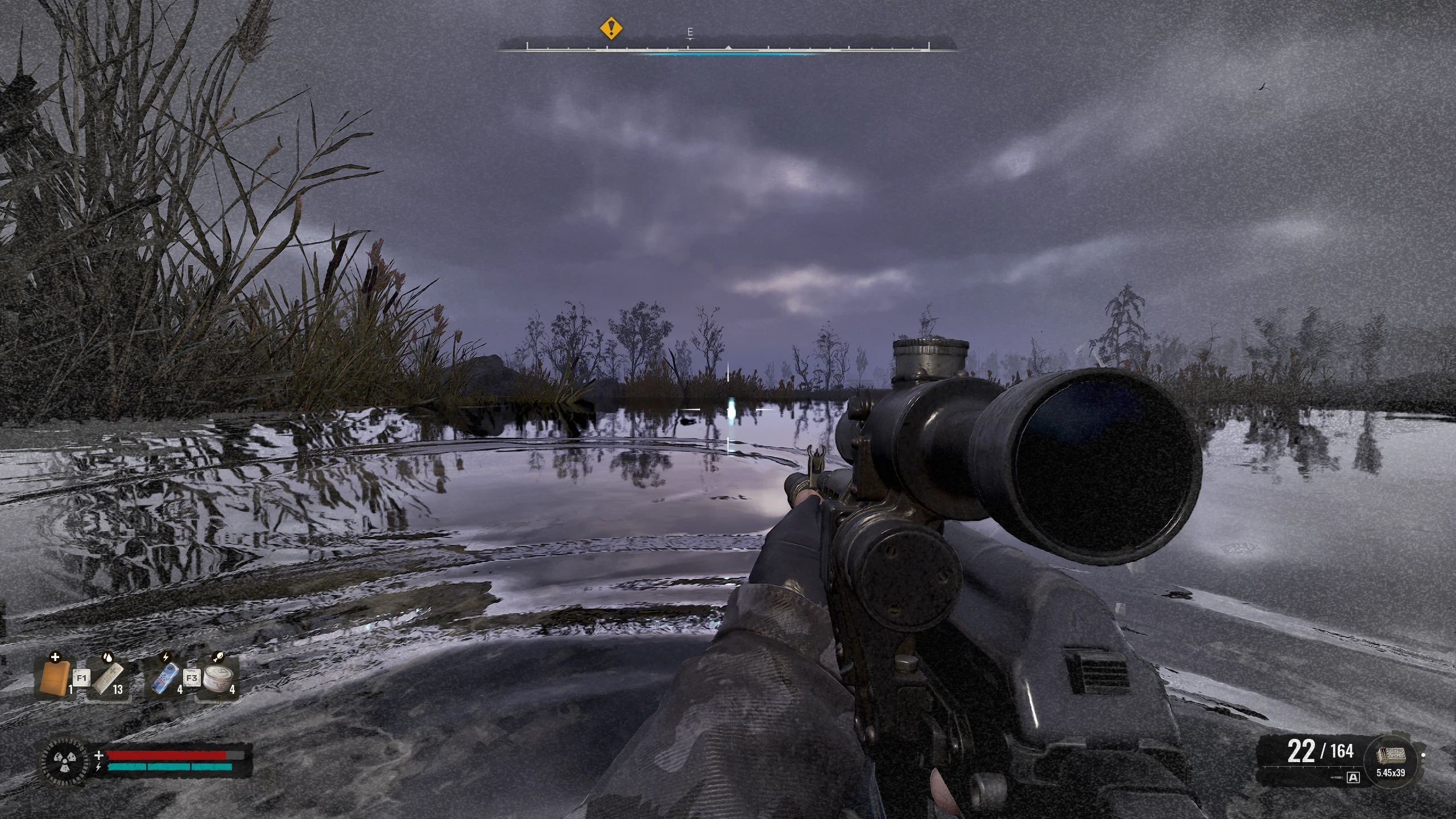
Task: Click the lightning stamina icon over the drink
Action: [166, 656]
